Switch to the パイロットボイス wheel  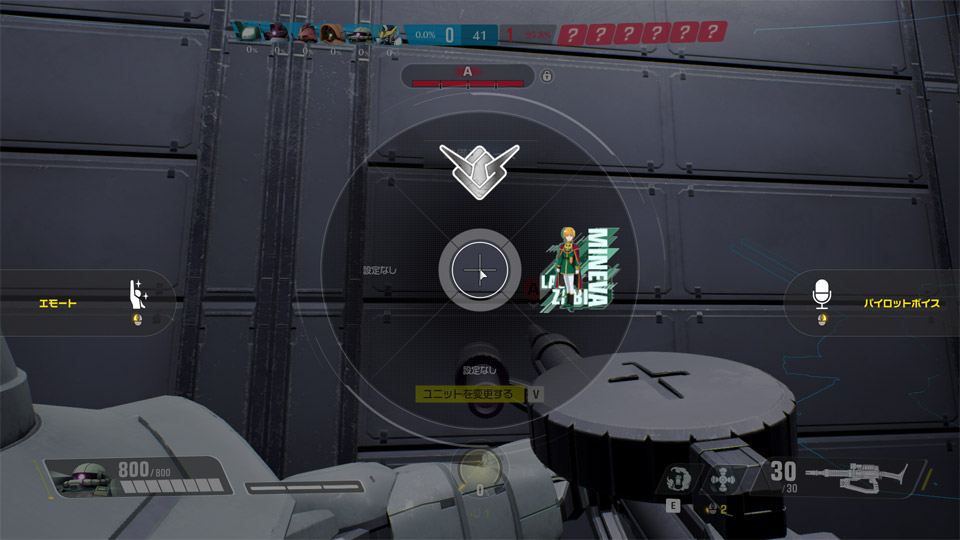(875, 302)
